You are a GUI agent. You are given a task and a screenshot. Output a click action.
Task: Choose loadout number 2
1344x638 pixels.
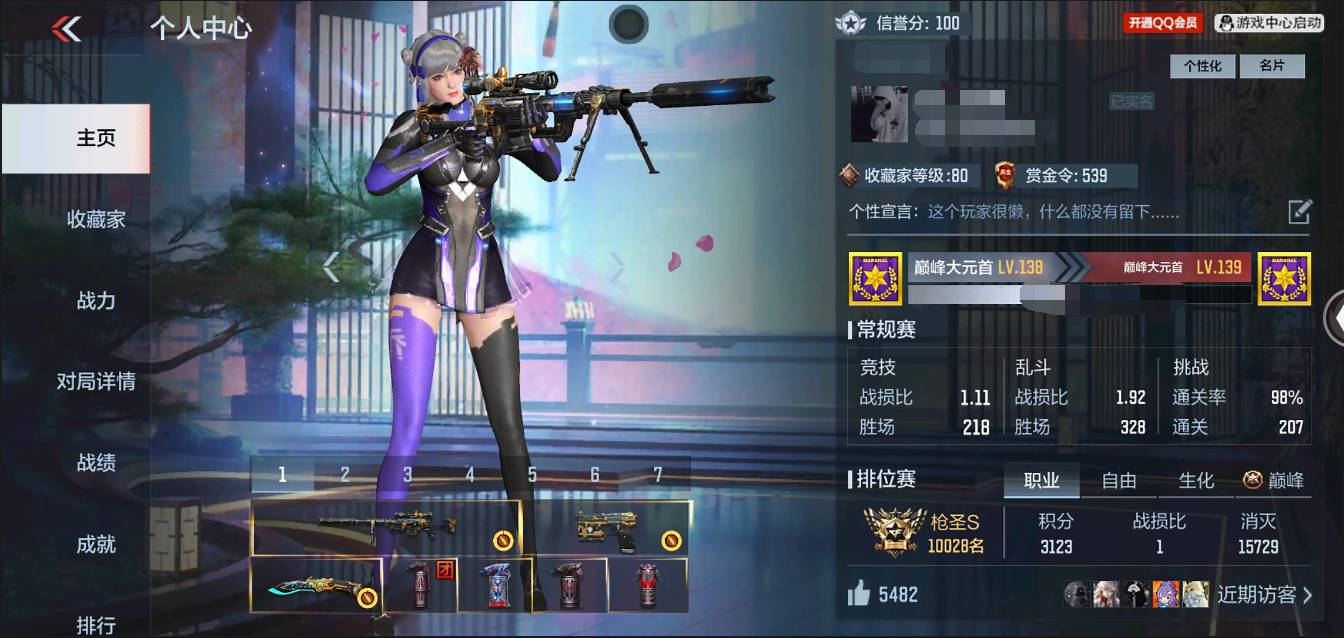tap(344, 475)
